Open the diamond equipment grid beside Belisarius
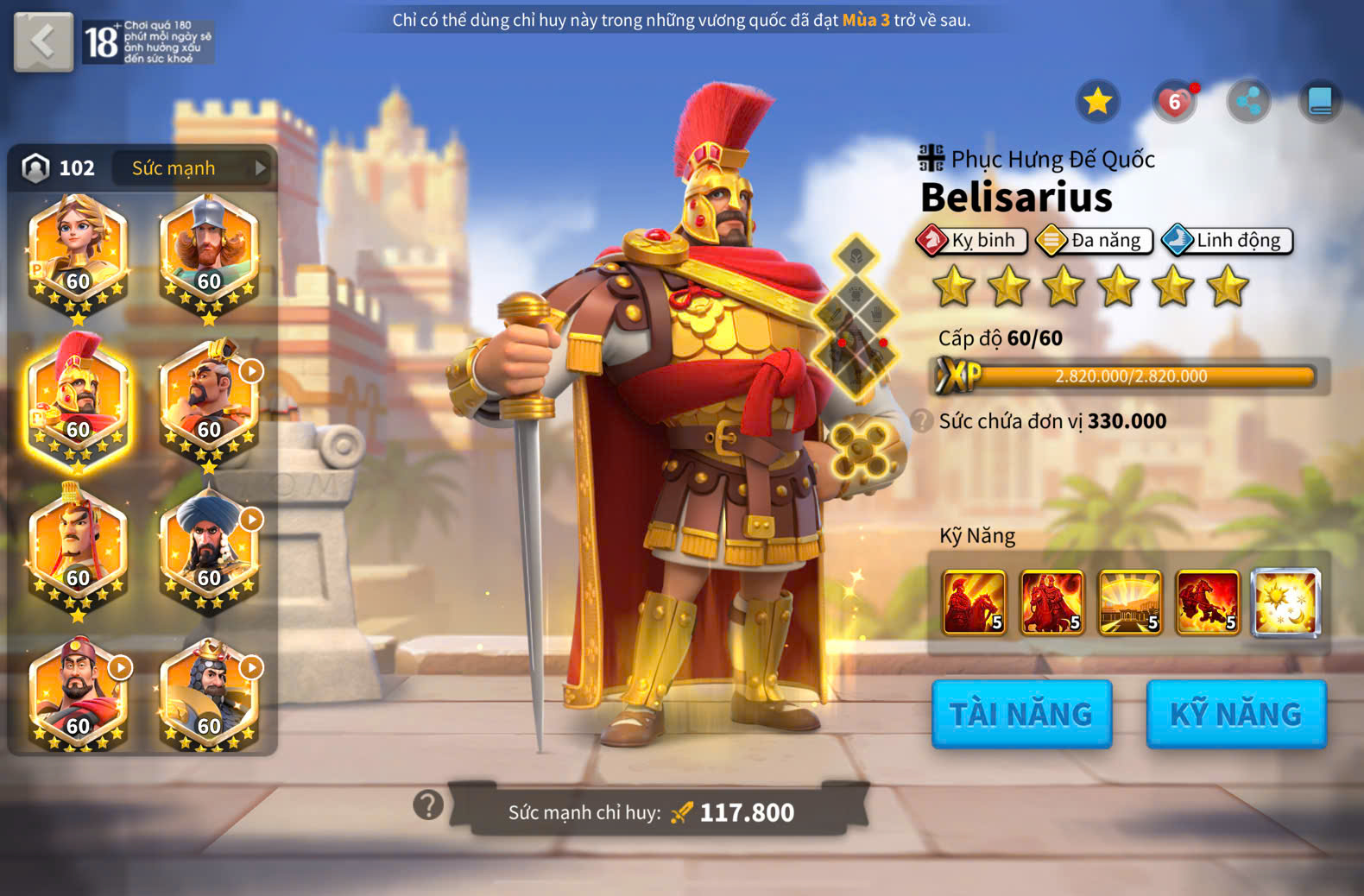 [x=856, y=317]
